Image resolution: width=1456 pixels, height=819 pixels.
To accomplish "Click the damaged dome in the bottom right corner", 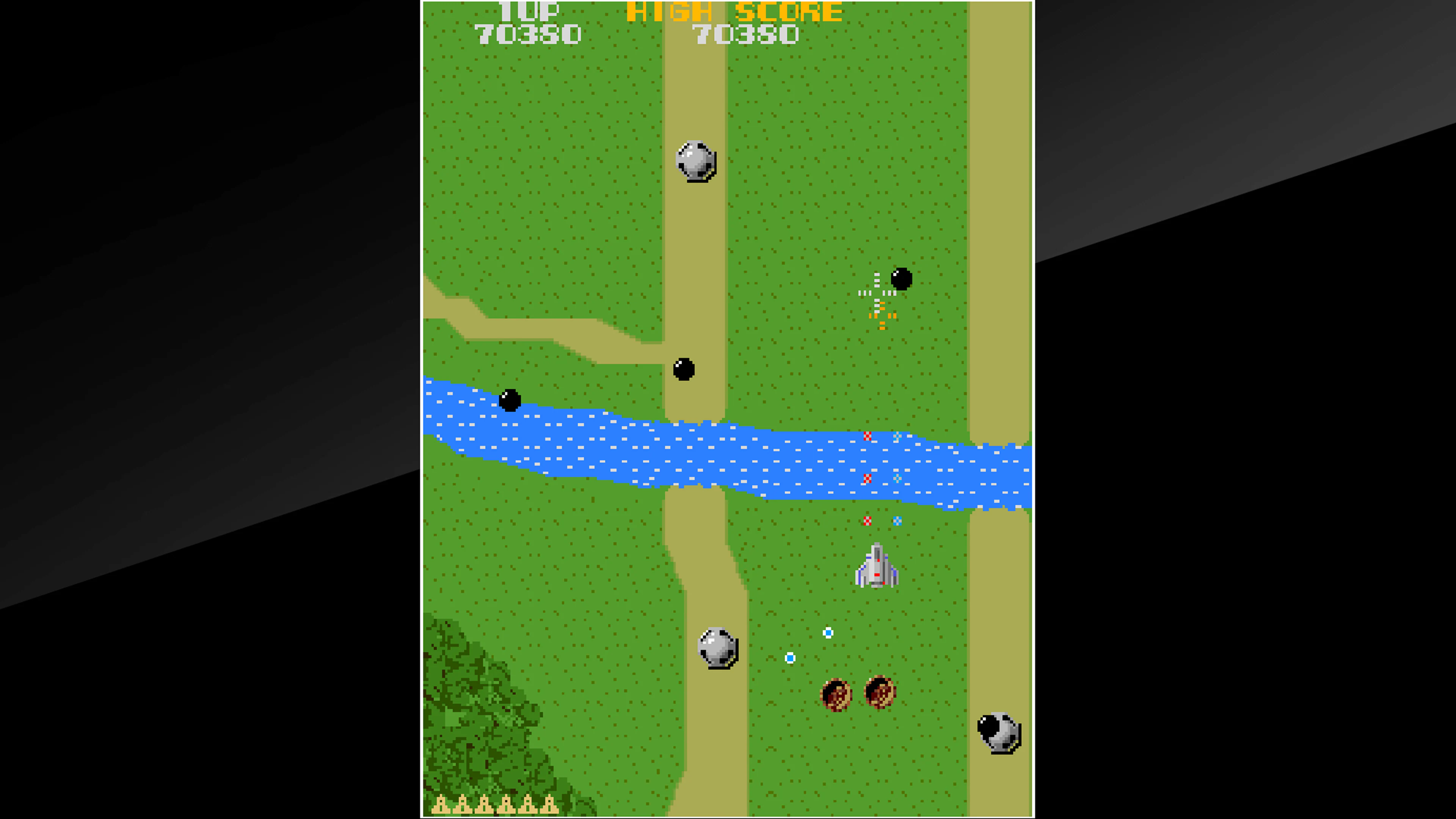I will [x=998, y=730].
